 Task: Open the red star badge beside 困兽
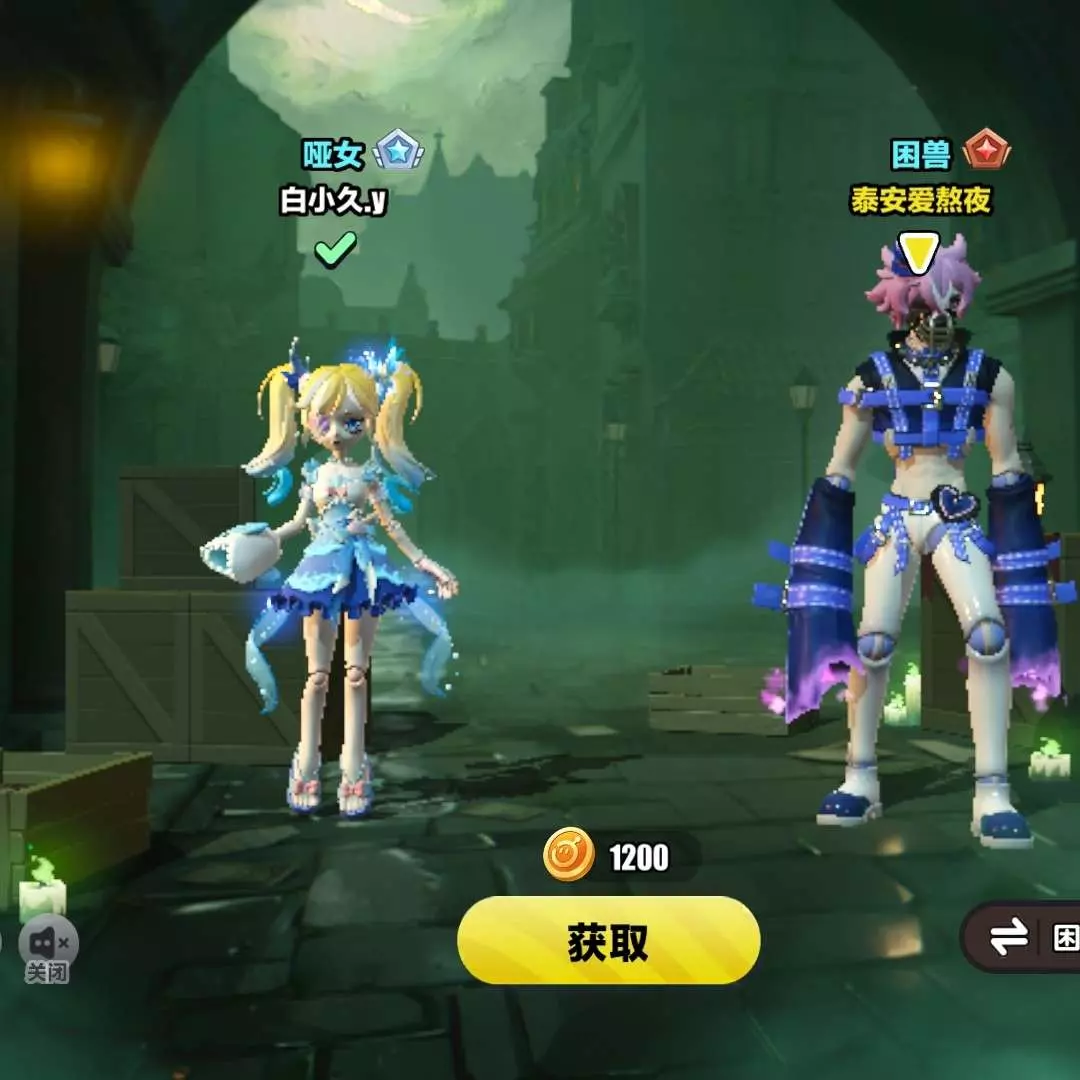(986, 151)
